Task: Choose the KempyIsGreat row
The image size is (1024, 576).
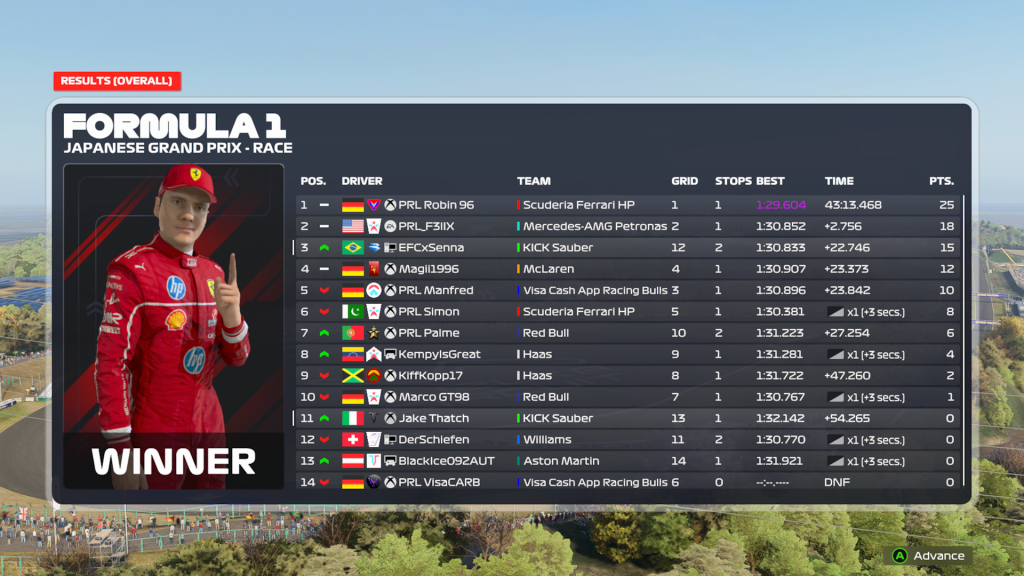Action: (630, 354)
